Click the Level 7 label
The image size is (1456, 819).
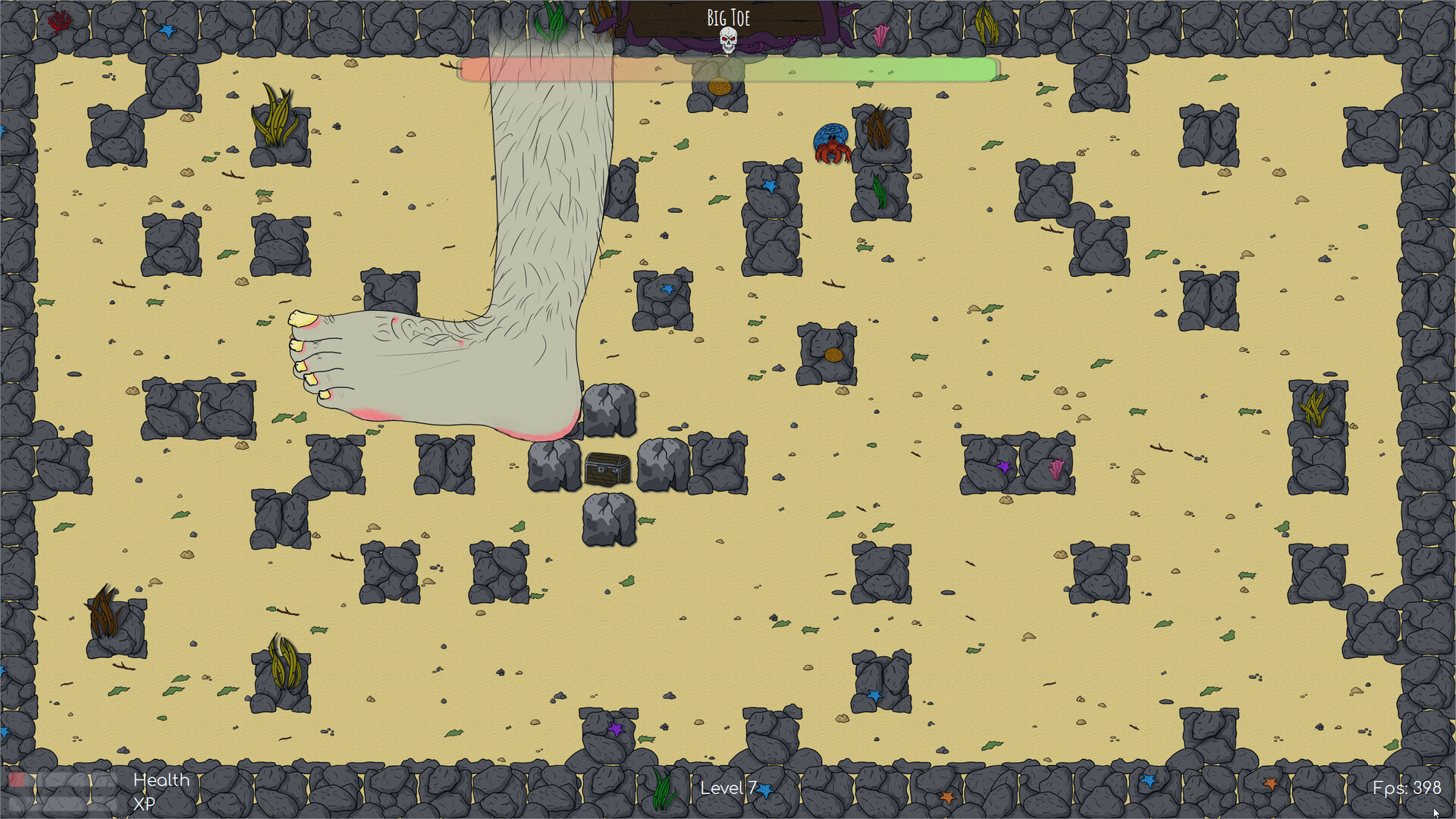click(x=726, y=788)
